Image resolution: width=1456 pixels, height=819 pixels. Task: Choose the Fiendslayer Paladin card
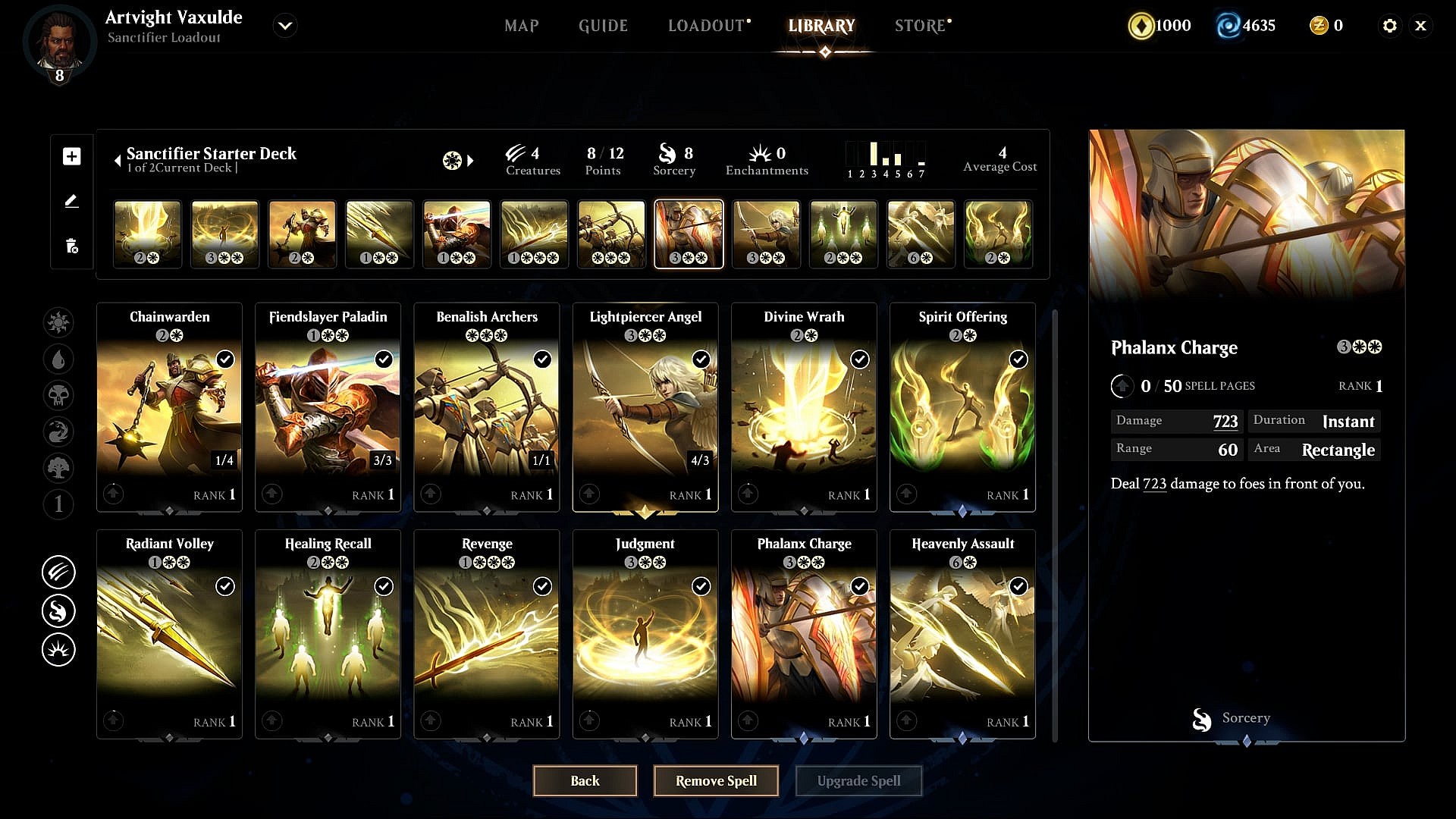point(328,406)
